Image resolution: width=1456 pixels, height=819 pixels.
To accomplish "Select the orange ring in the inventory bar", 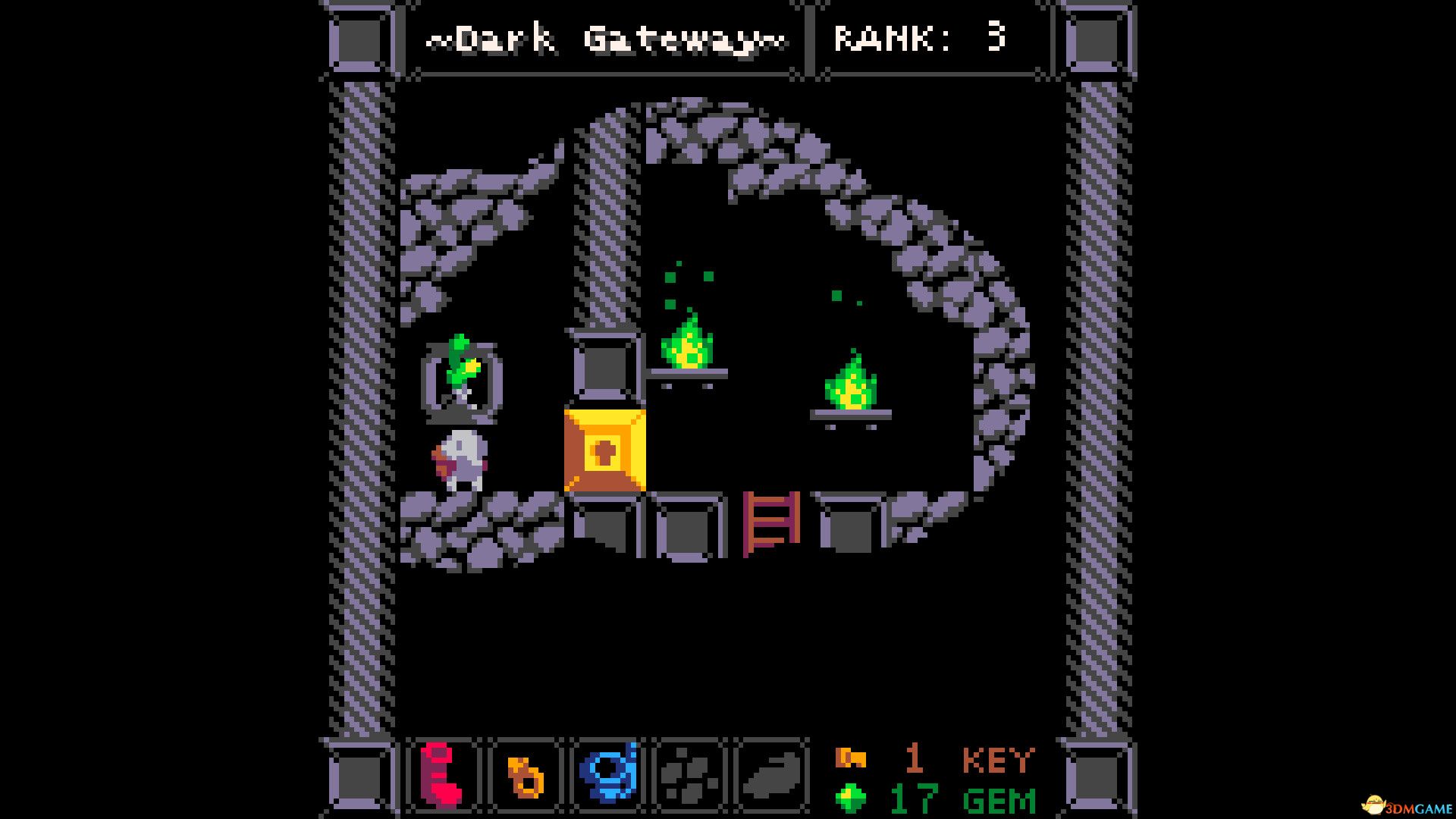I will tap(528, 775).
